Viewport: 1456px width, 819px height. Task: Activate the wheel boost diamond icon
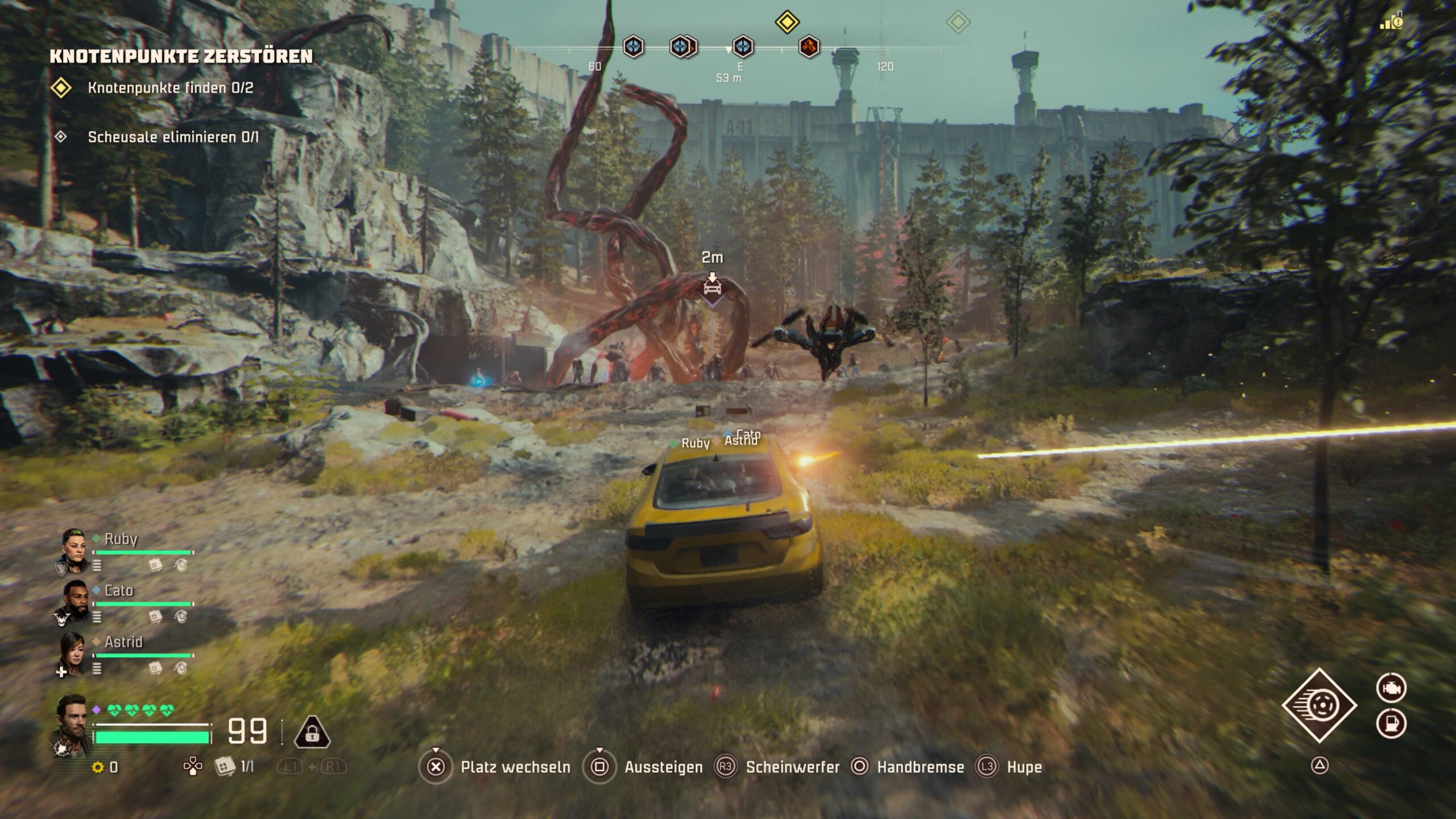1319,705
